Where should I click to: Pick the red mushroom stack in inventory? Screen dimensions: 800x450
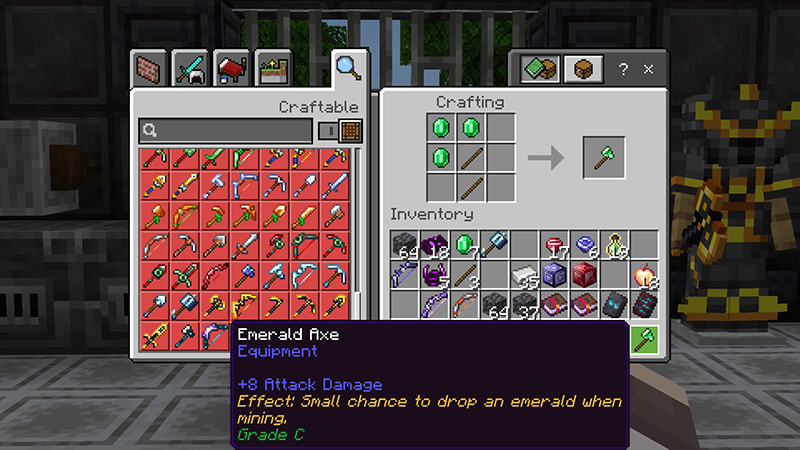[x=555, y=245]
